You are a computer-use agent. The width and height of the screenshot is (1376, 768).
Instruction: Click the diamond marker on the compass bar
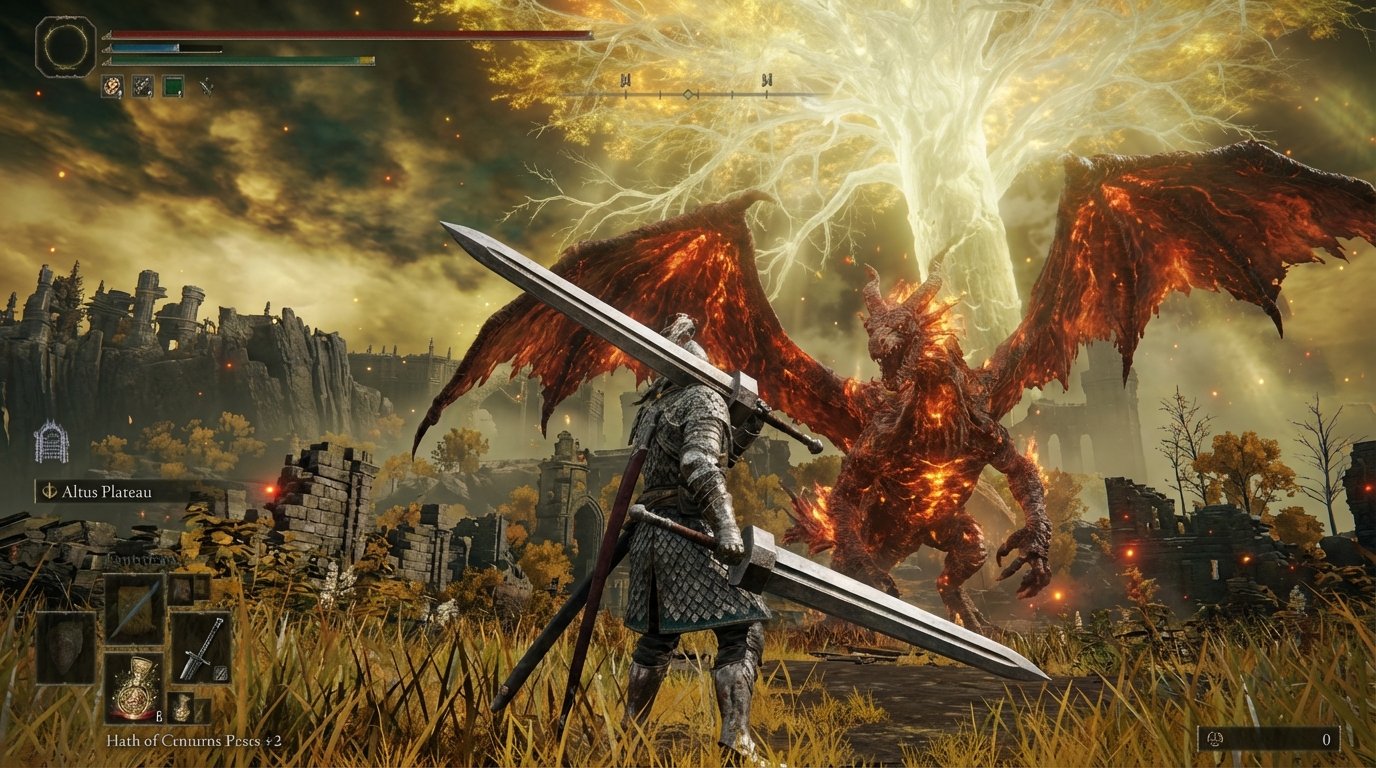pos(688,92)
